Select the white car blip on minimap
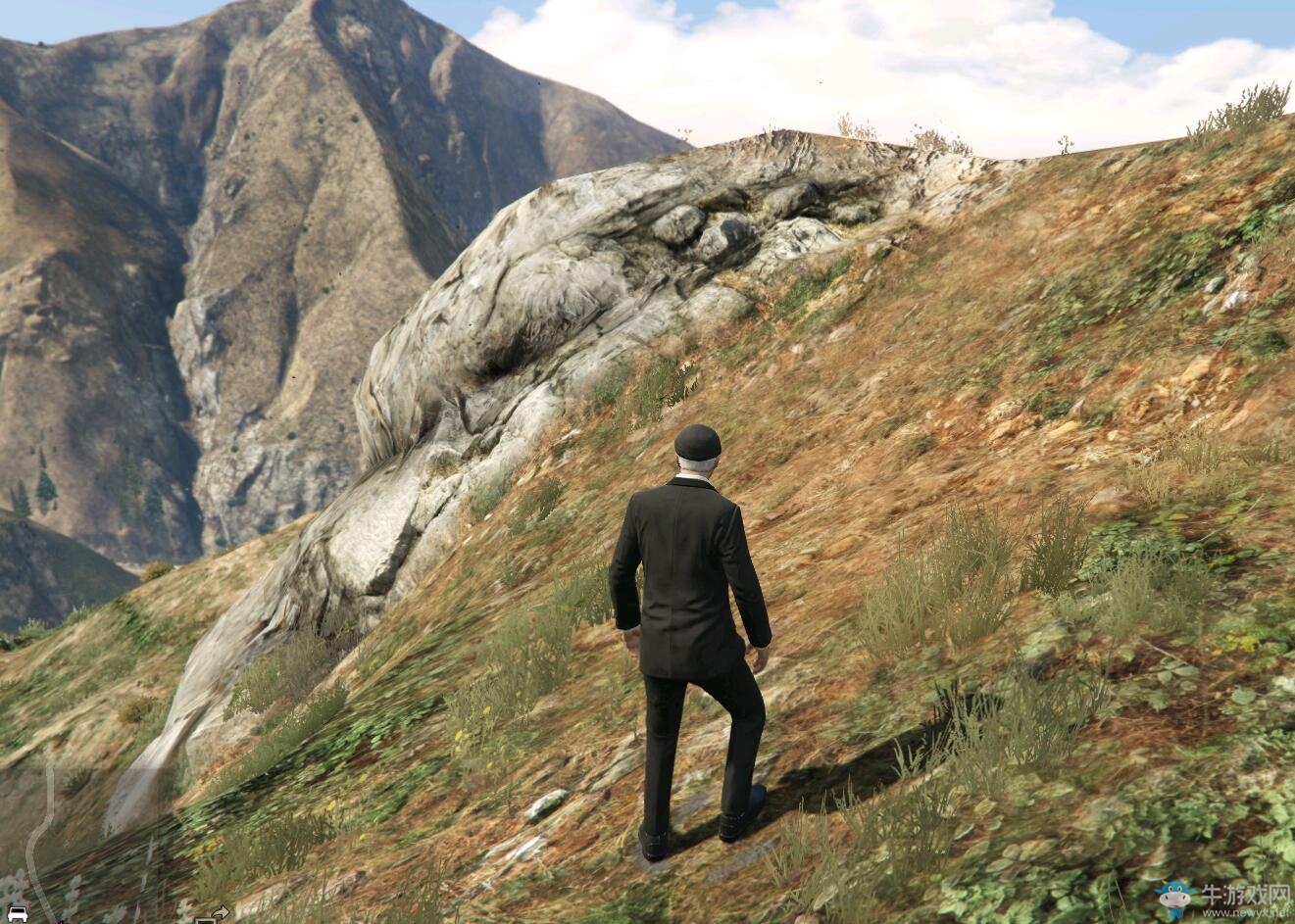 click(18, 914)
